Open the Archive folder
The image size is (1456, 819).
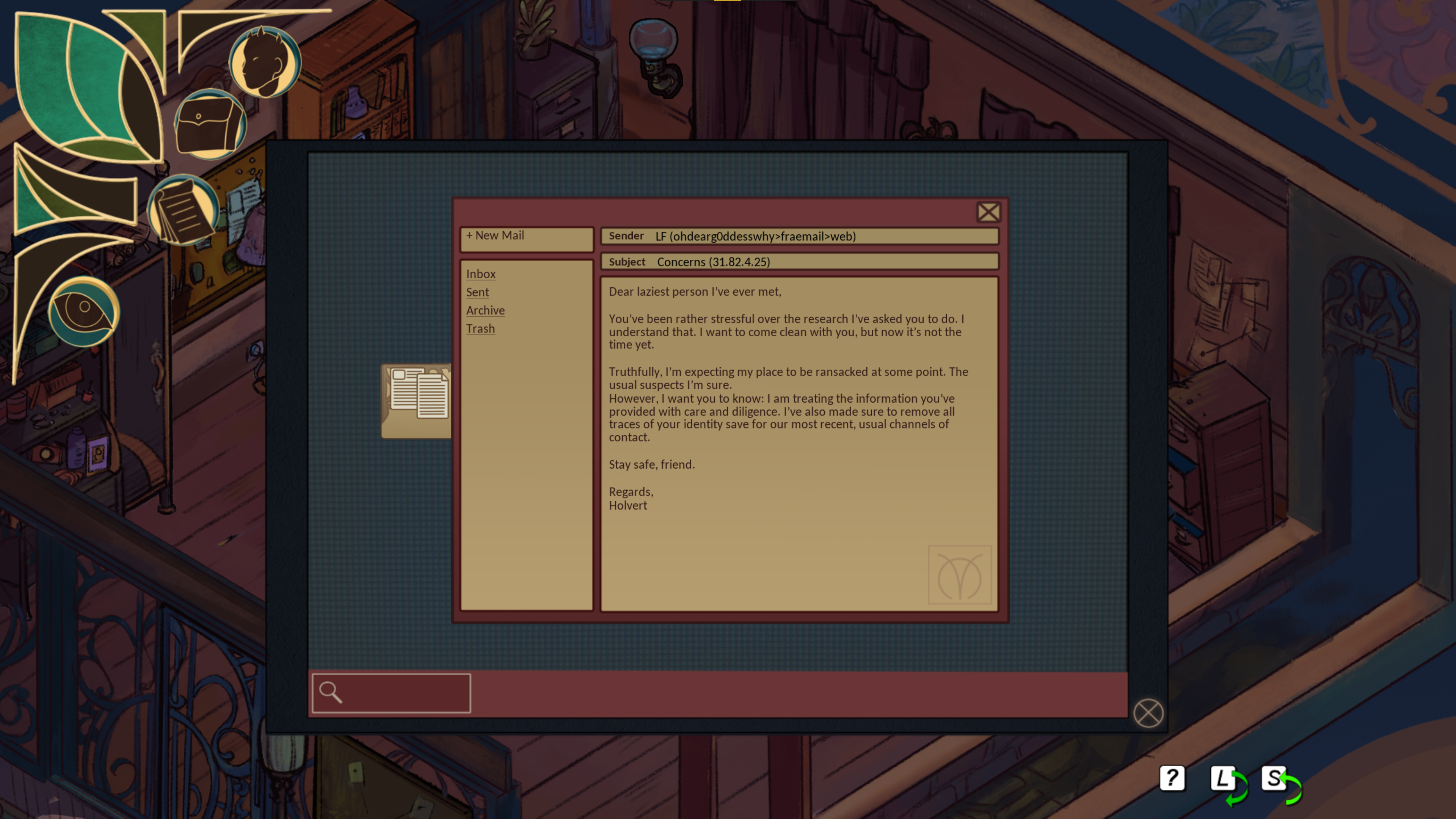click(485, 310)
